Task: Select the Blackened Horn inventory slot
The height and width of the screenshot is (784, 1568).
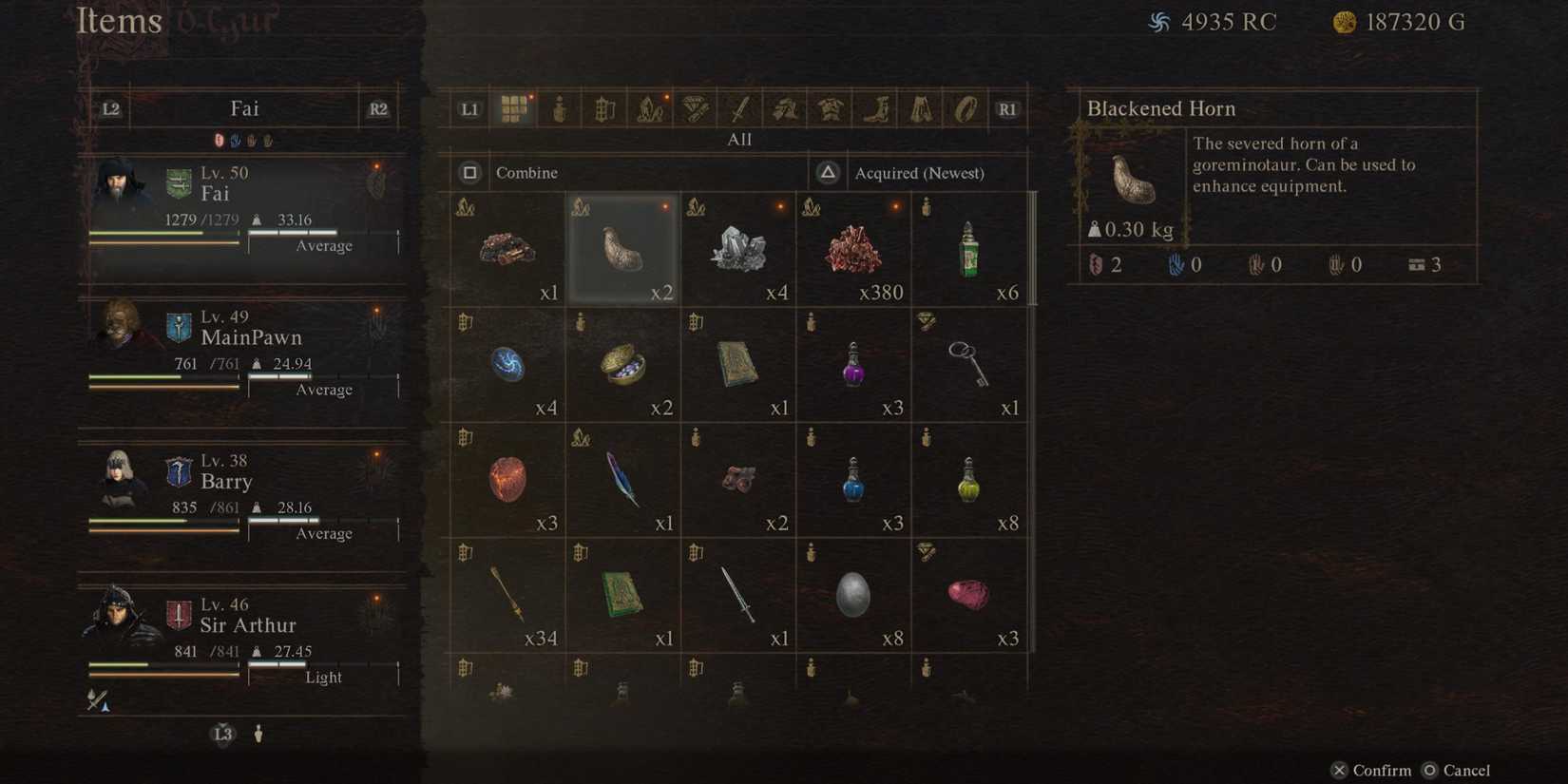Action: pyautogui.click(x=622, y=247)
